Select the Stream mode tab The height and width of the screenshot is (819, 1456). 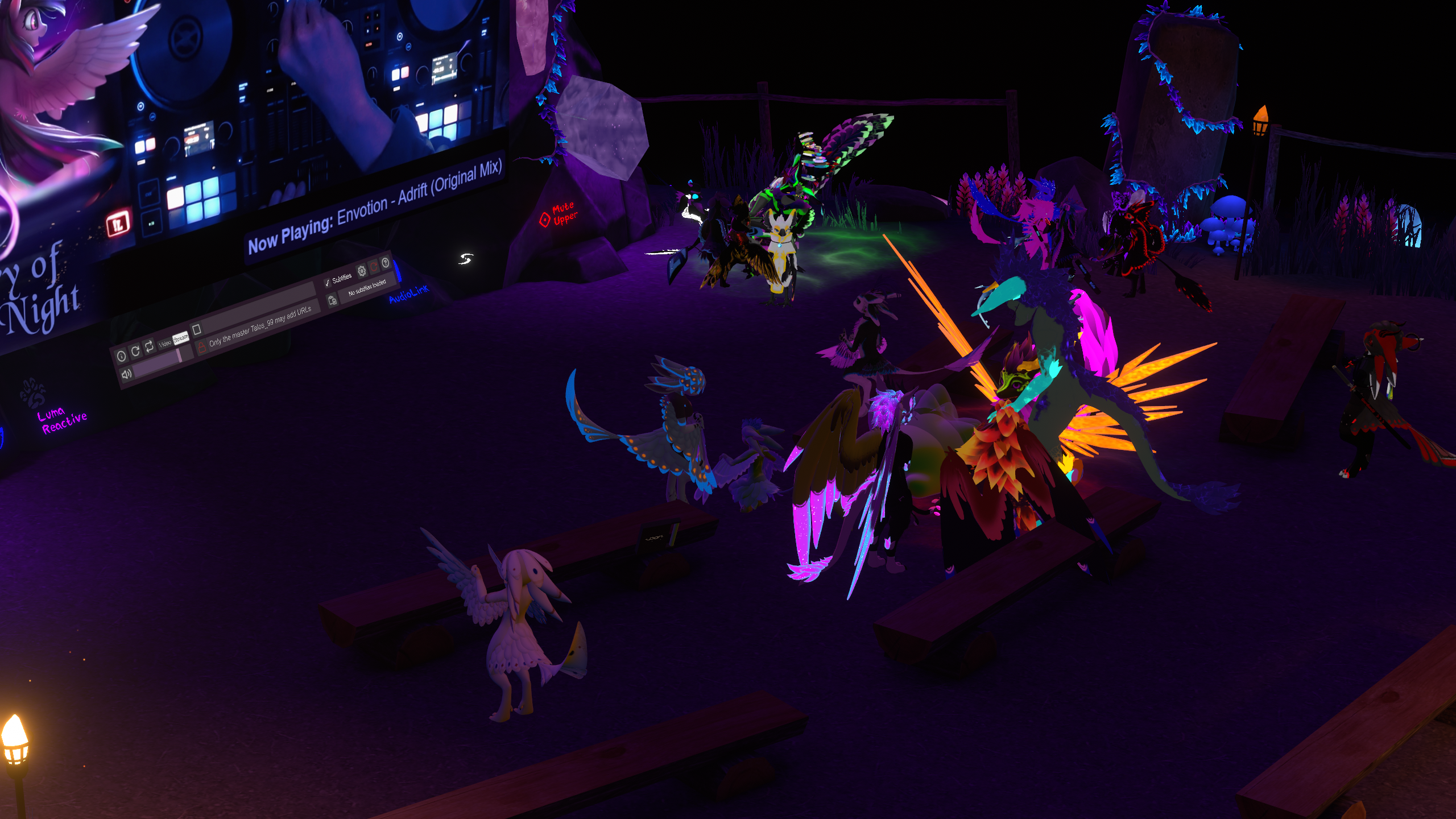point(180,338)
